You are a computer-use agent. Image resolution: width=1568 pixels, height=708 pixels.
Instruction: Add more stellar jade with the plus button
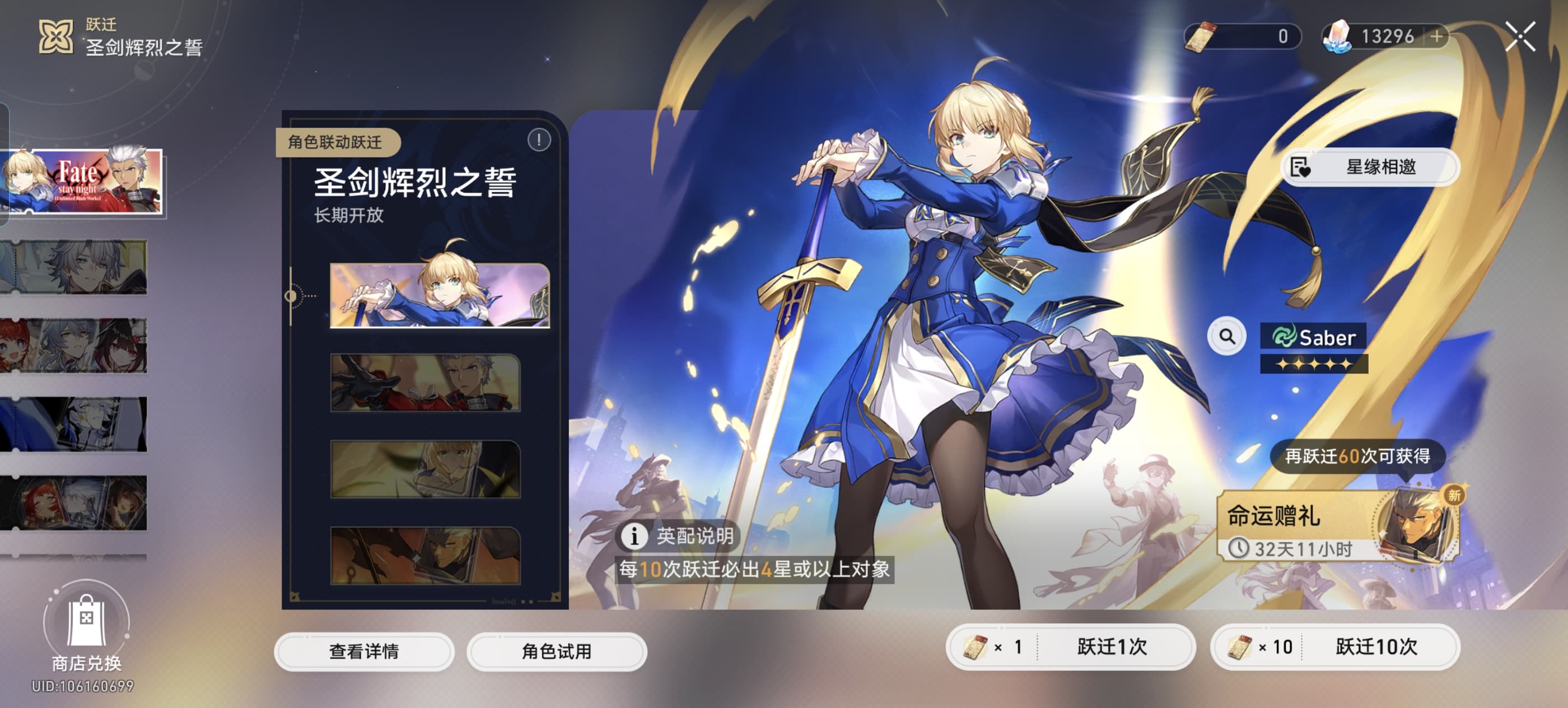[1436, 36]
